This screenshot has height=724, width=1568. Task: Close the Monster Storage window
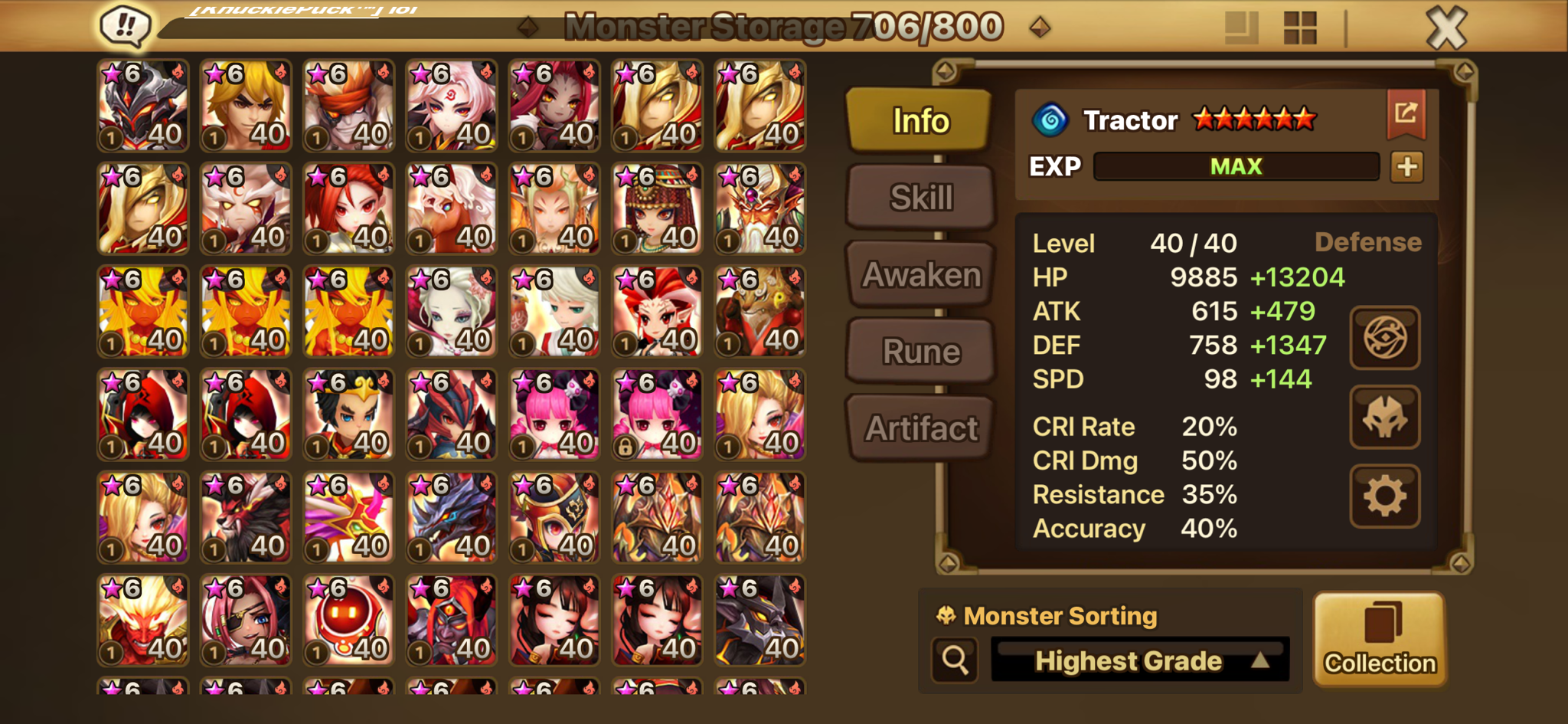1446,28
